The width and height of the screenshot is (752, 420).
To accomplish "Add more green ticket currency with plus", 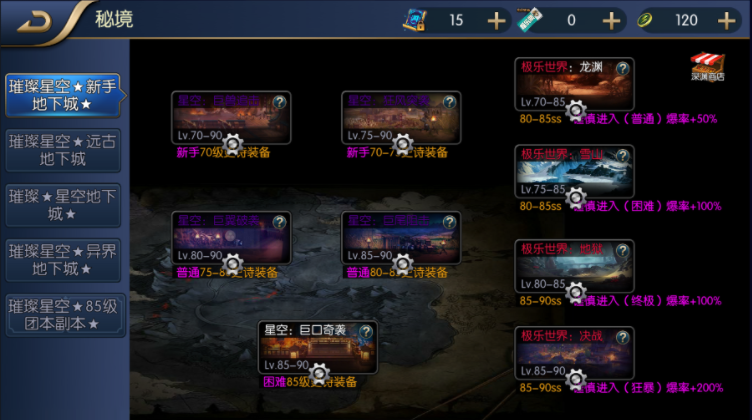I will tap(611, 20).
